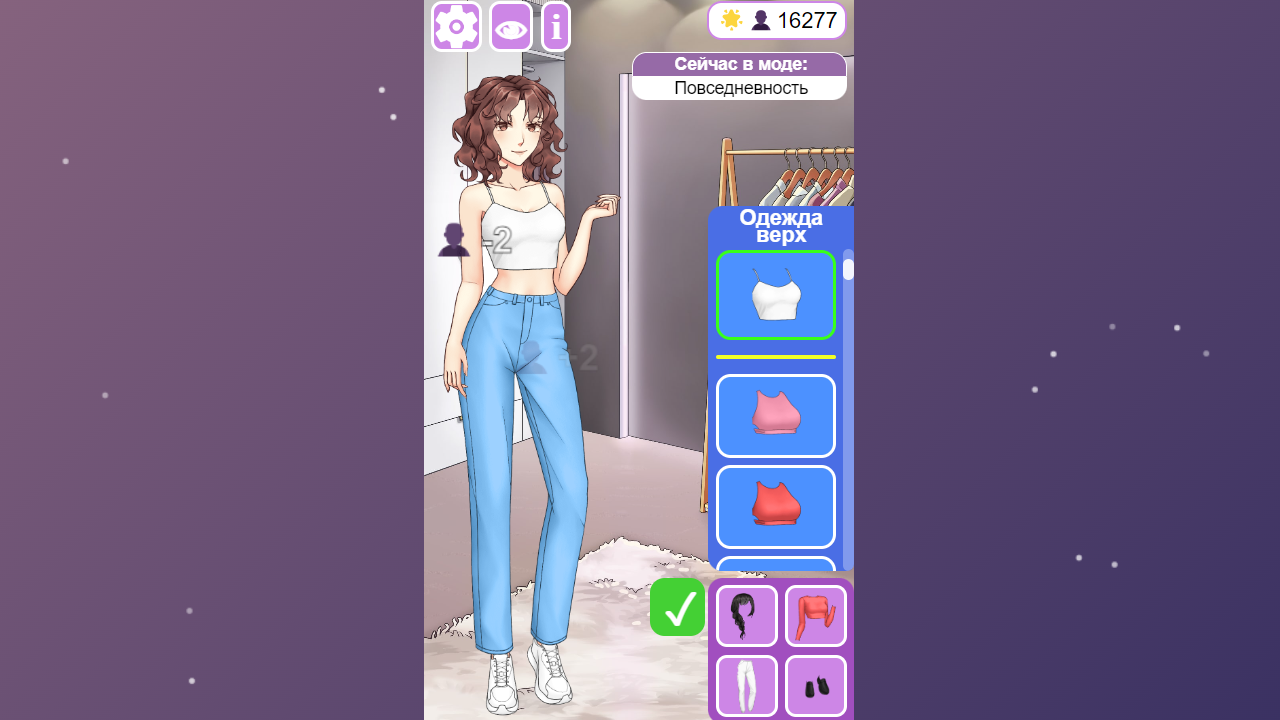This screenshot has width=1280, height=720.
Task: Click the sun icon in the currency display
Action: point(729,19)
